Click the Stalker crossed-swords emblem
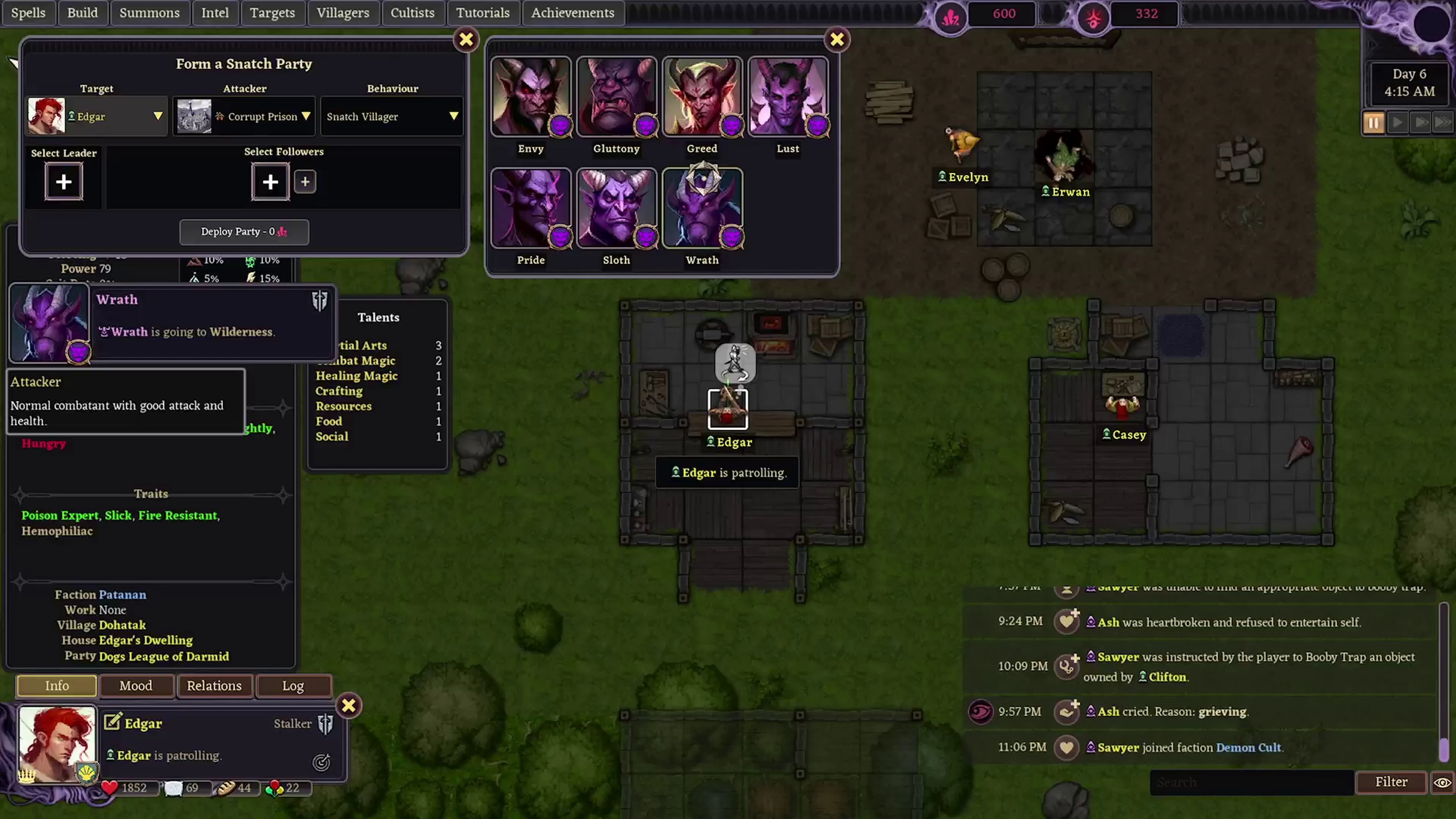 [325, 723]
